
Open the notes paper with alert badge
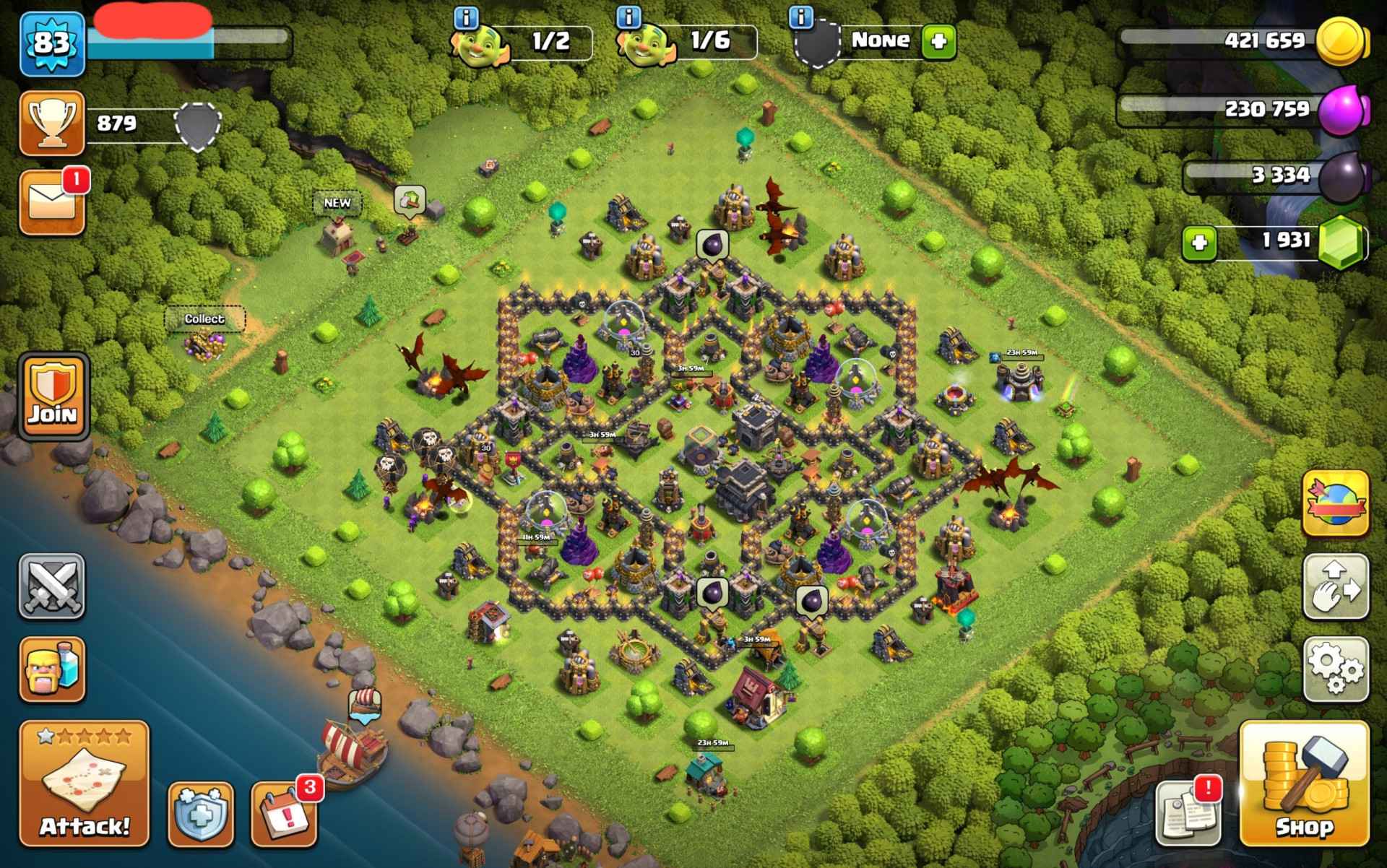[1188, 813]
